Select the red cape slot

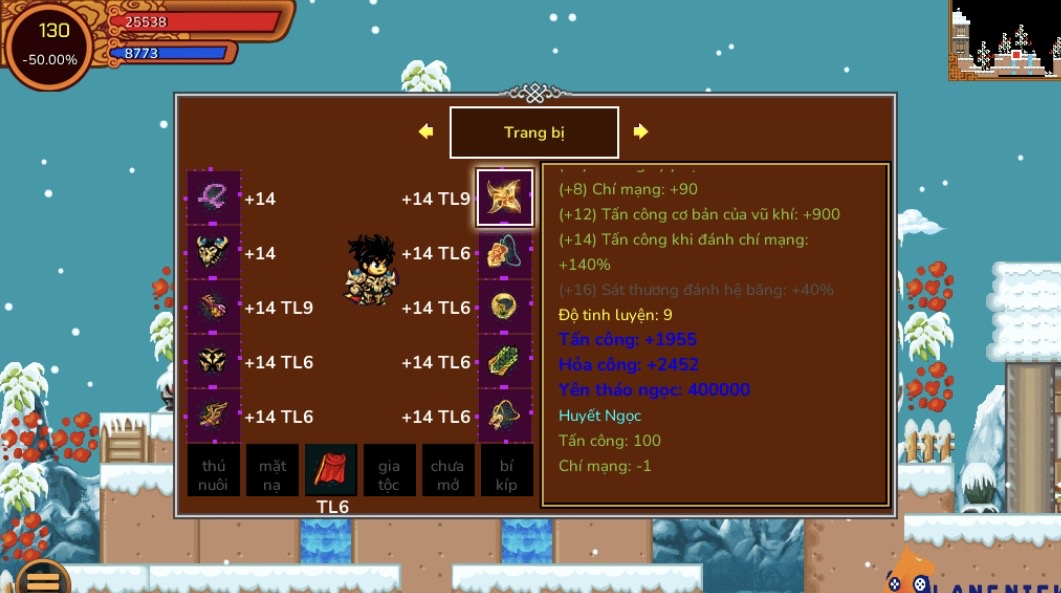(x=331, y=471)
